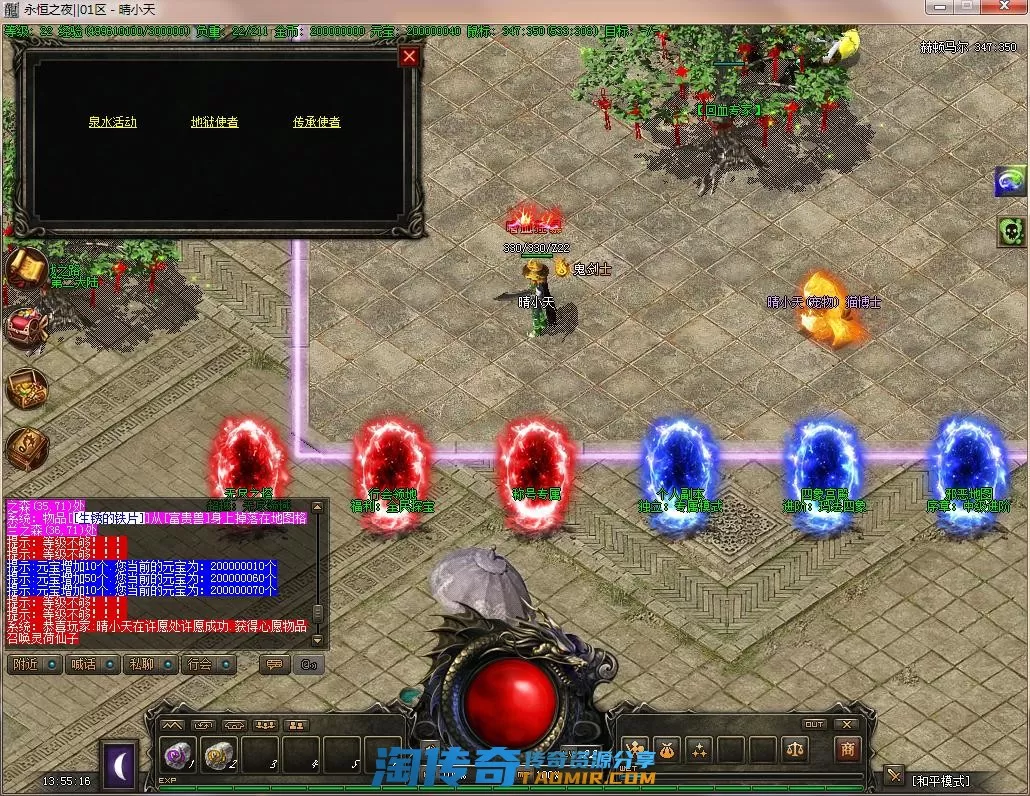Use the gold scroll in hotbar slot 2

pos(220,757)
